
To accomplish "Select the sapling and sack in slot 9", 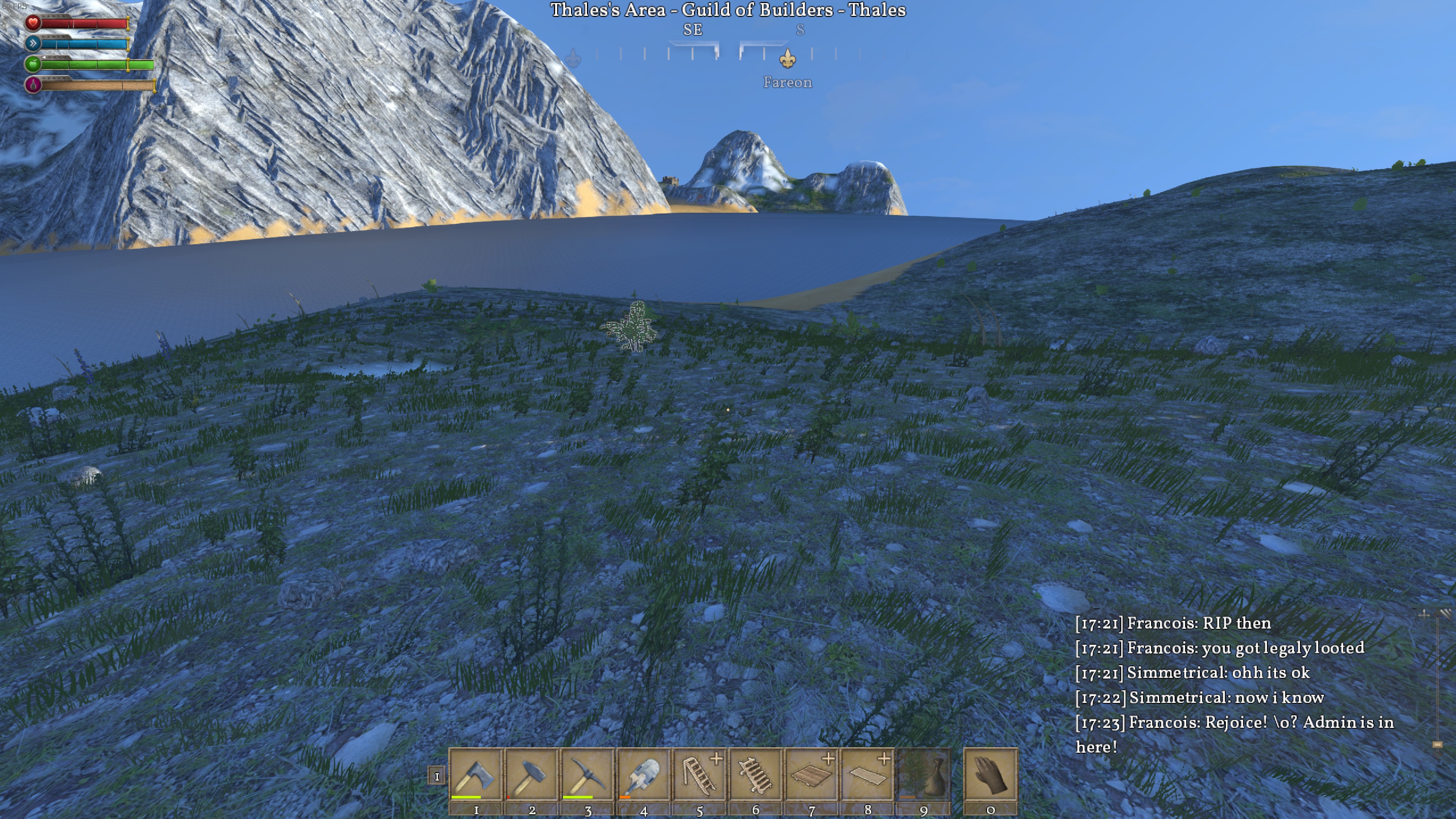I will pyautogui.click(x=923, y=774).
